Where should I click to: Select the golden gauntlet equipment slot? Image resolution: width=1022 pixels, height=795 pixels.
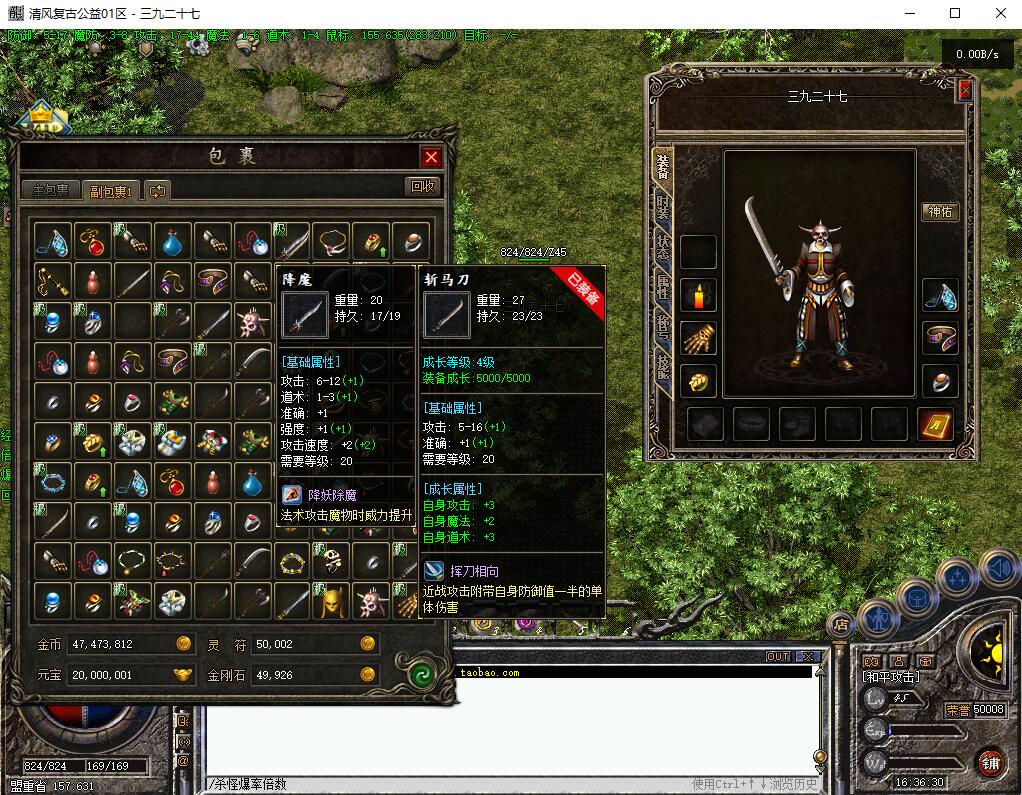point(698,338)
